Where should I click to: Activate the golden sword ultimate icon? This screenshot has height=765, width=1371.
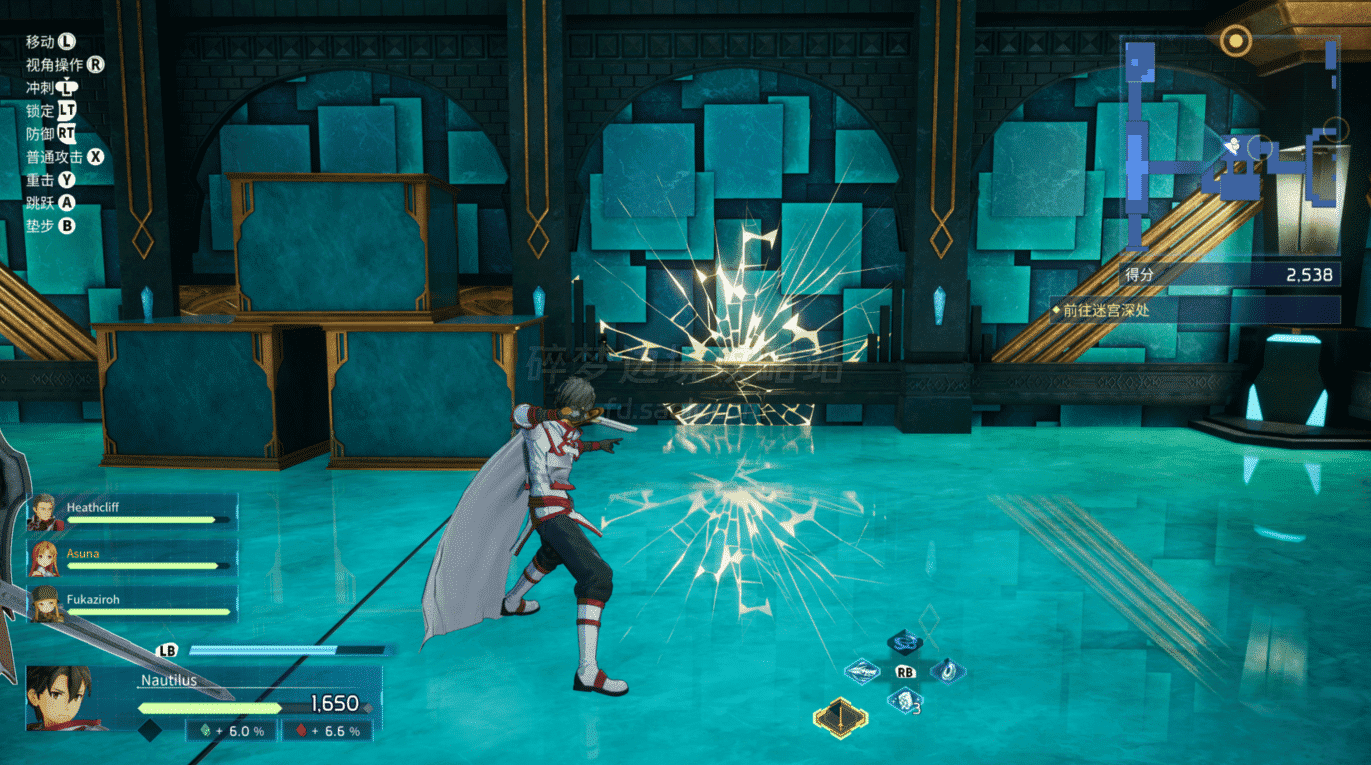click(x=840, y=716)
